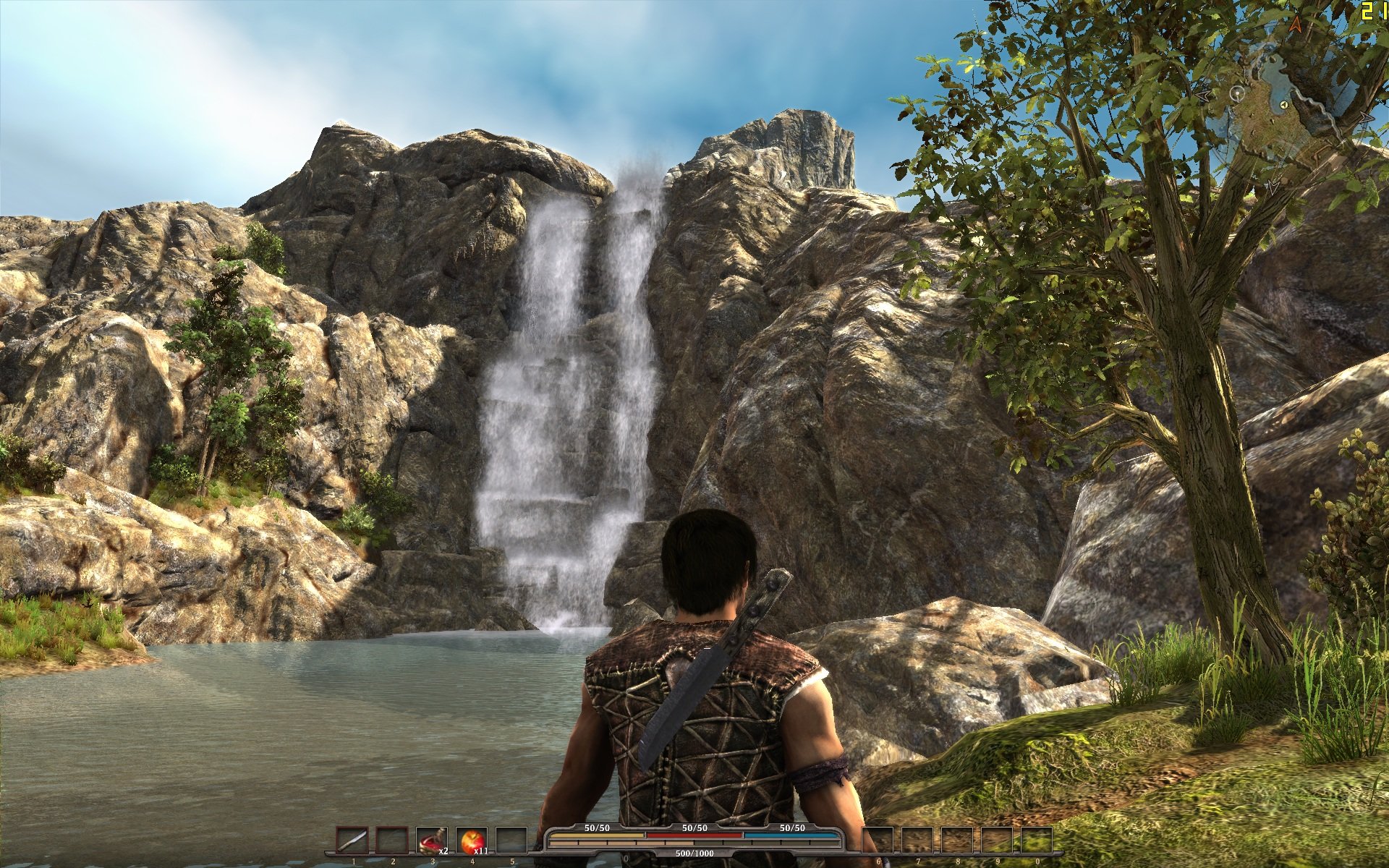Use the red potion flask in slot 3

point(432,842)
